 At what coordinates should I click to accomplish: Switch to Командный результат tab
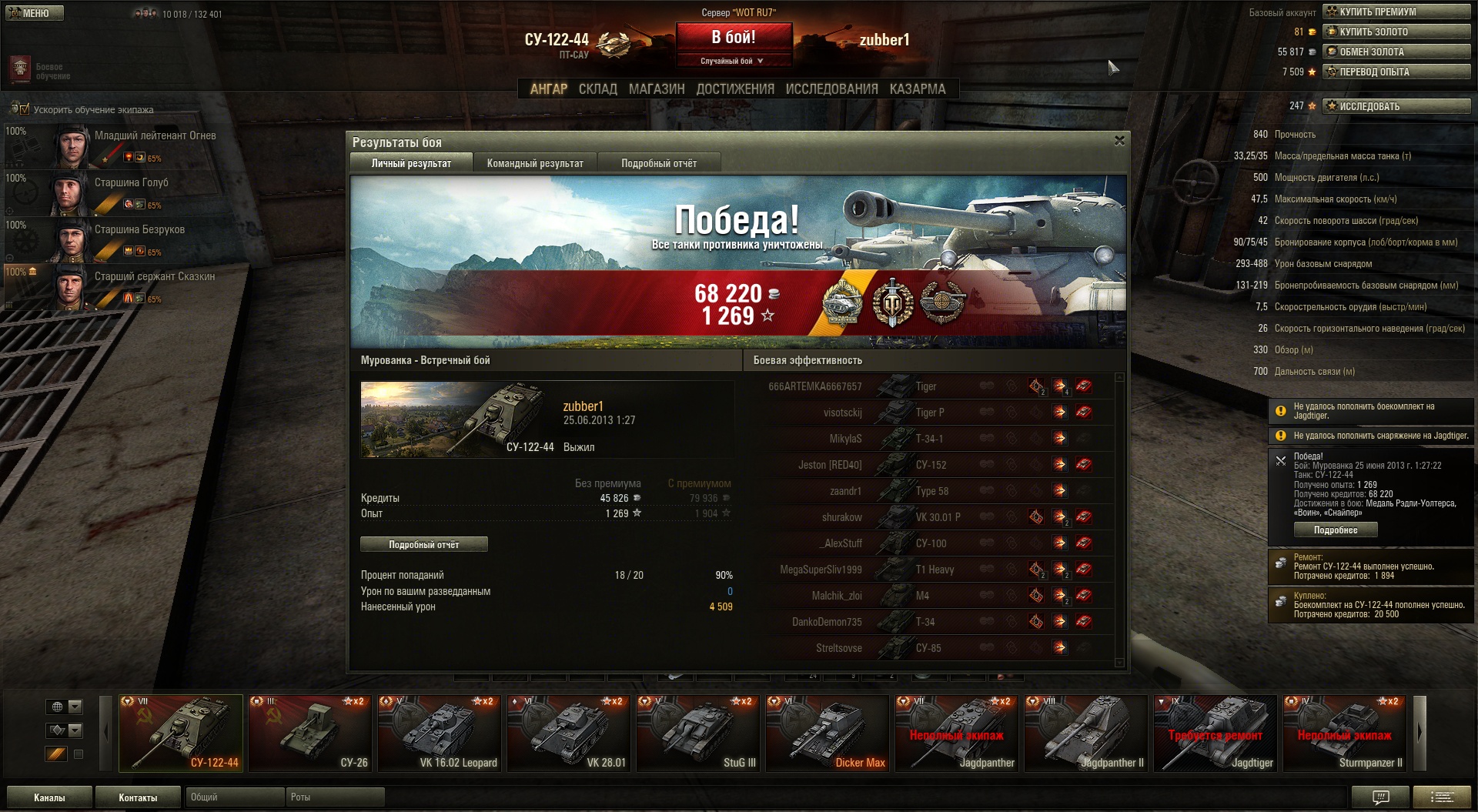tap(534, 163)
